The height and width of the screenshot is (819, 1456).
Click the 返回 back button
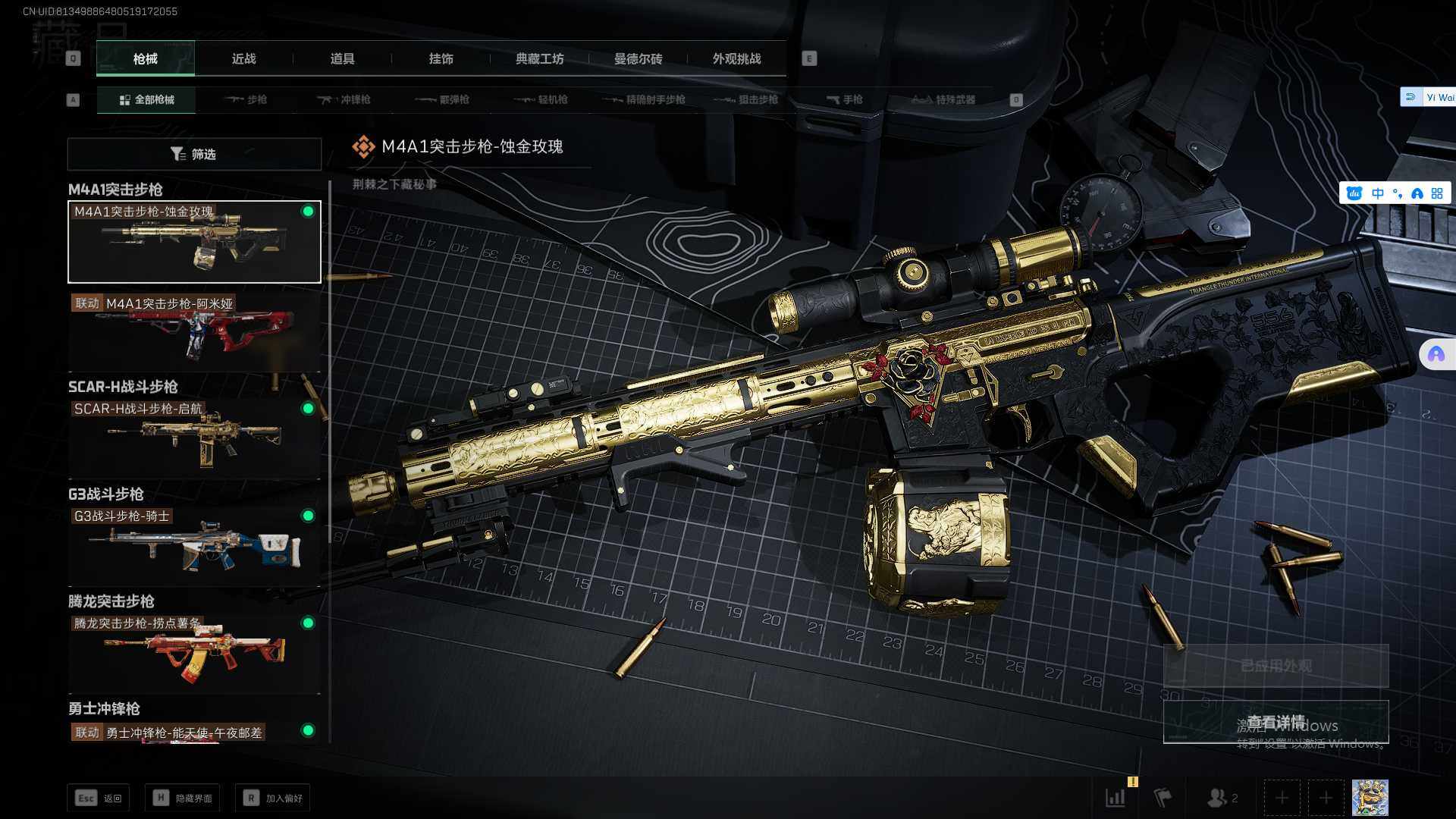99,798
